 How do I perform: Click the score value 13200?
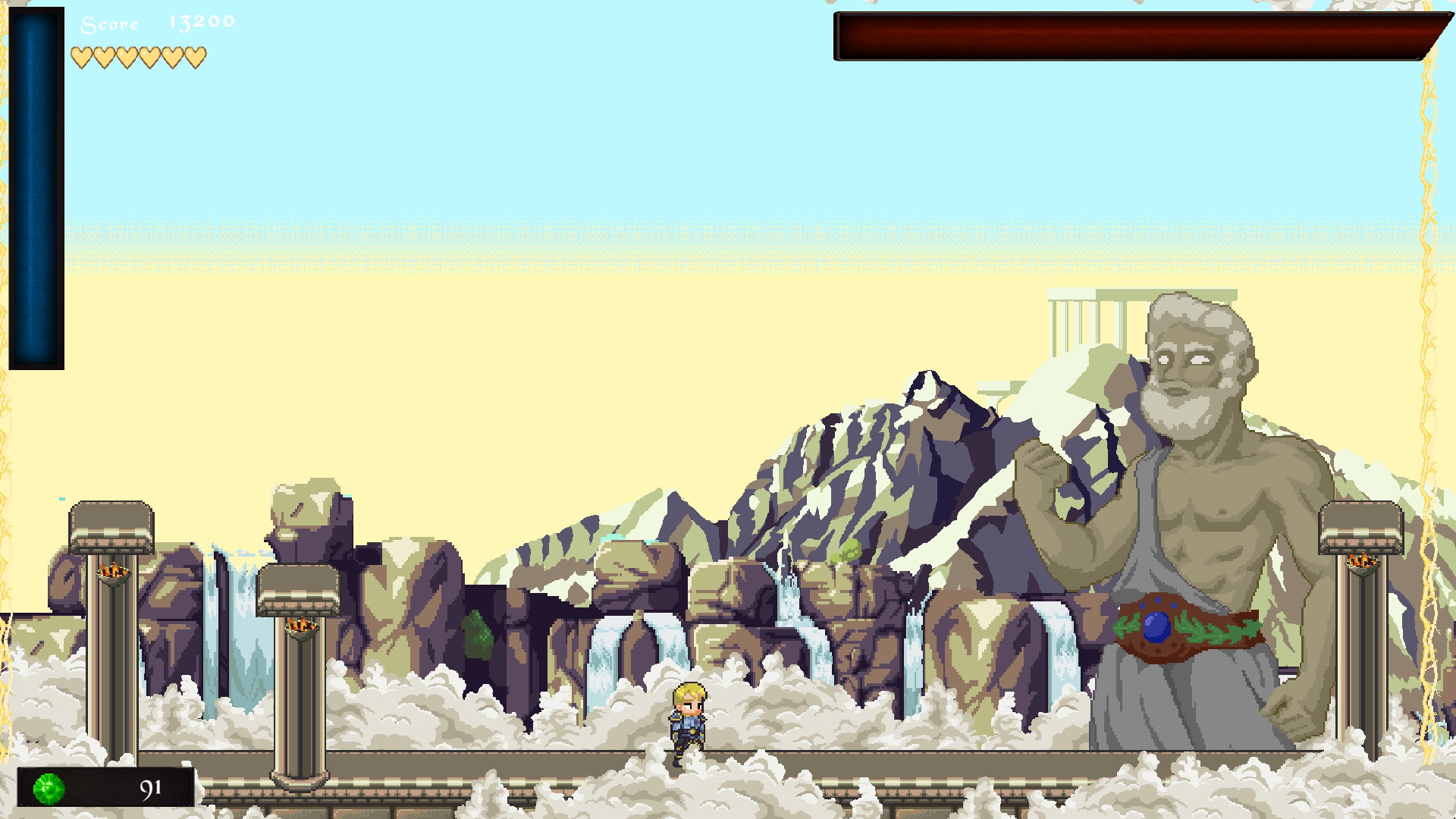coord(199,23)
